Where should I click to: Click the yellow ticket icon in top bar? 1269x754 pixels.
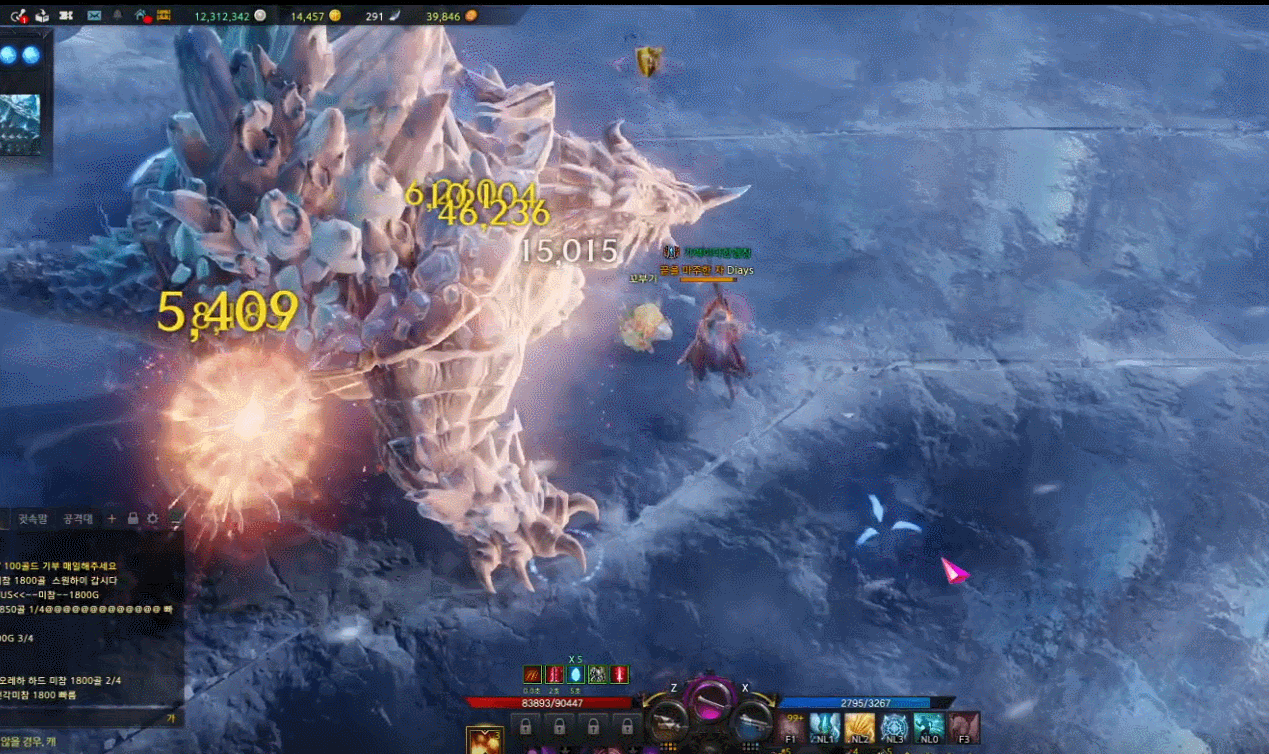pyautogui.click(x=164, y=16)
